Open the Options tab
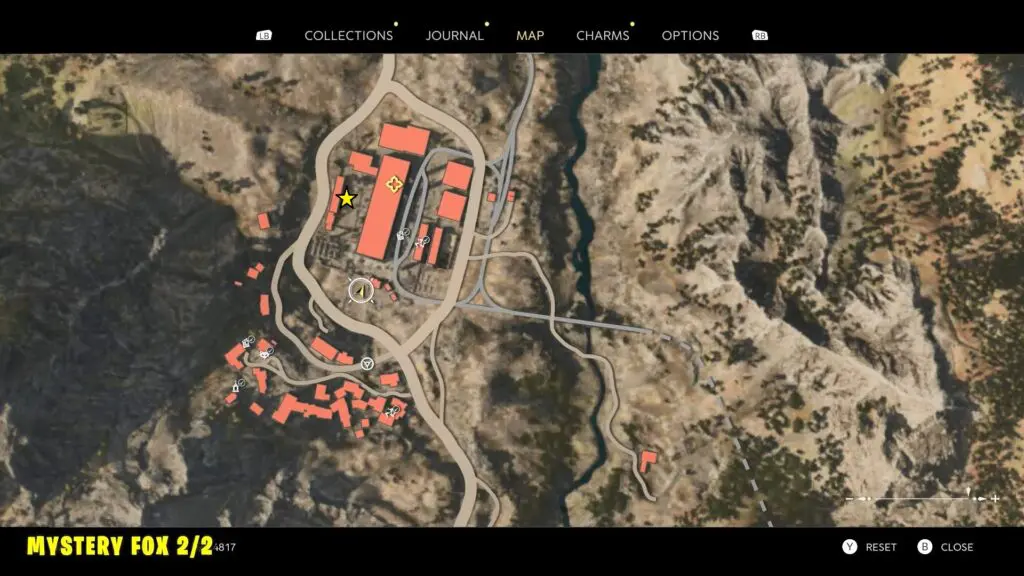The image size is (1024, 576). [x=690, y=35]
